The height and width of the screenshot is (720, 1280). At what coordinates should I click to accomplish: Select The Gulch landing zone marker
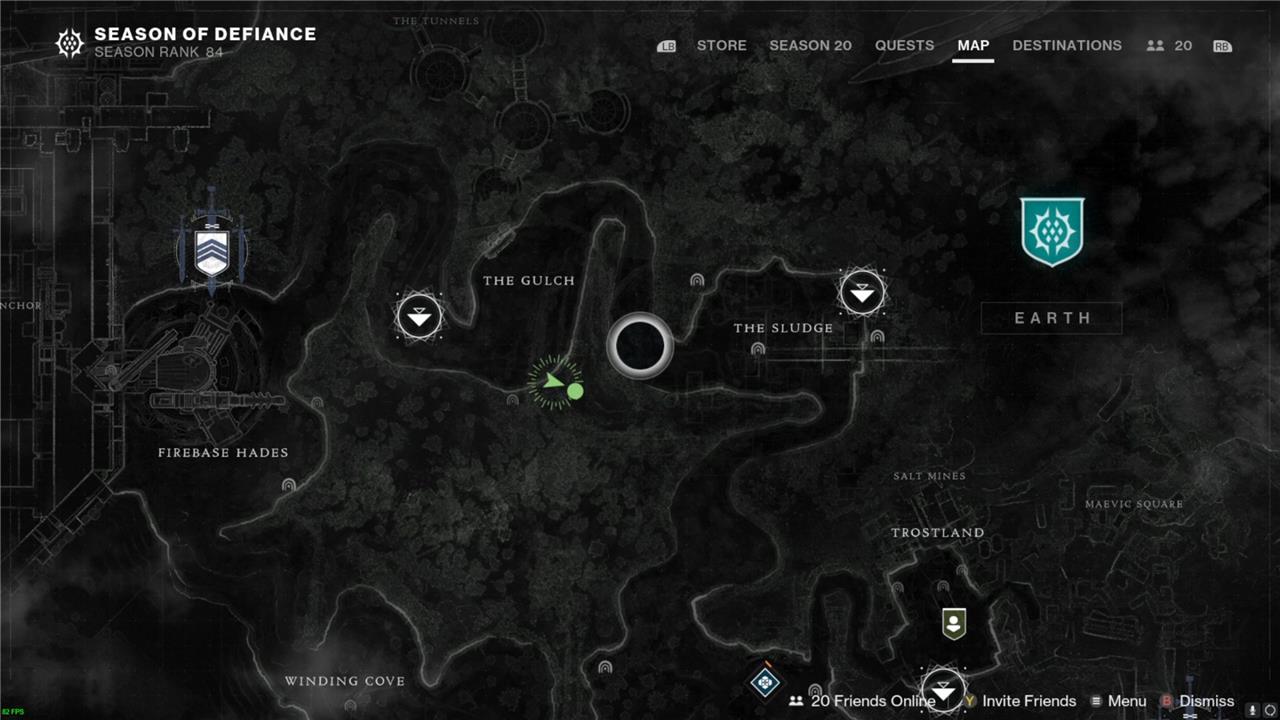(x=419, y=316)
